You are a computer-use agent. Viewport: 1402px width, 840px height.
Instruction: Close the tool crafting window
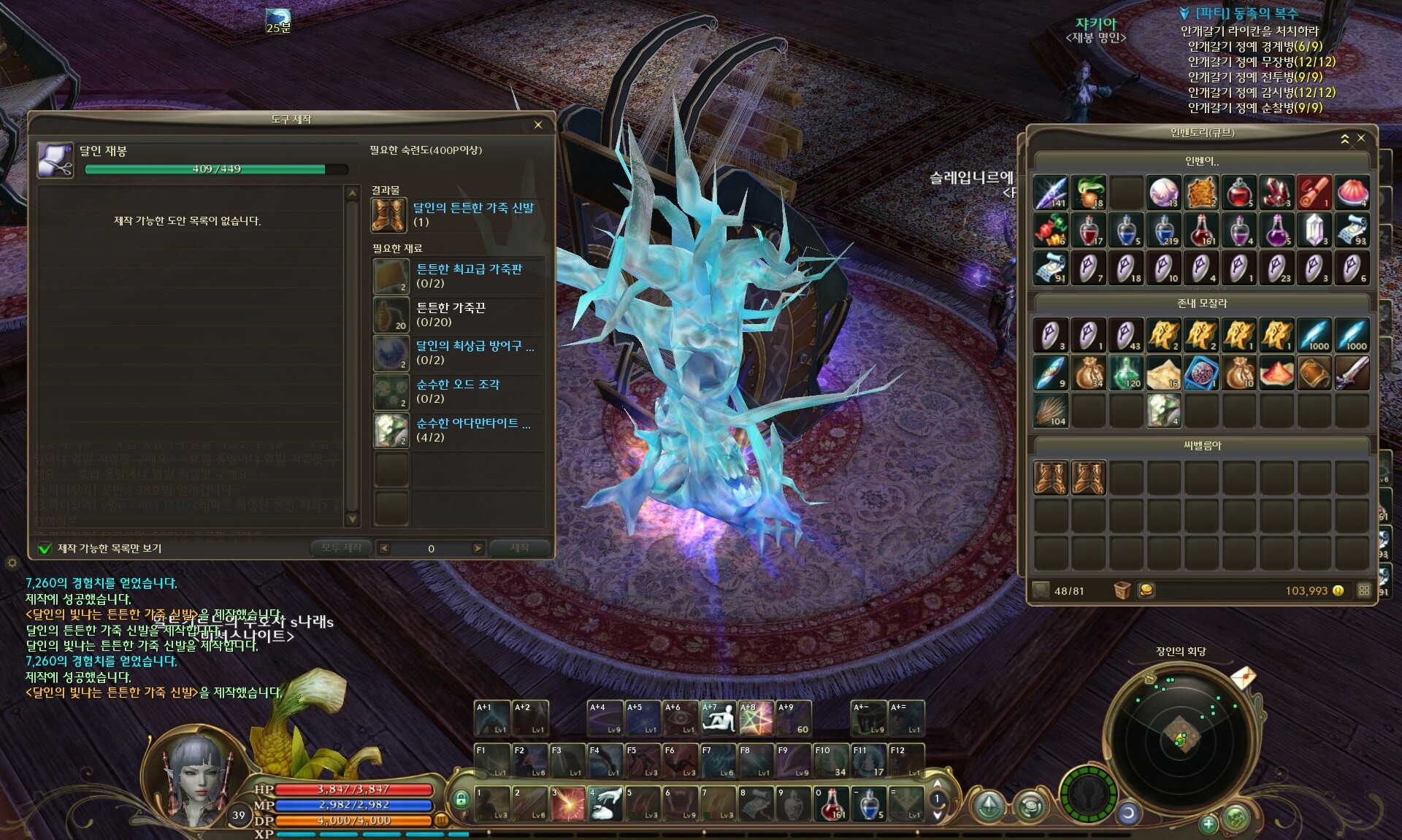(x=538, y=125)
